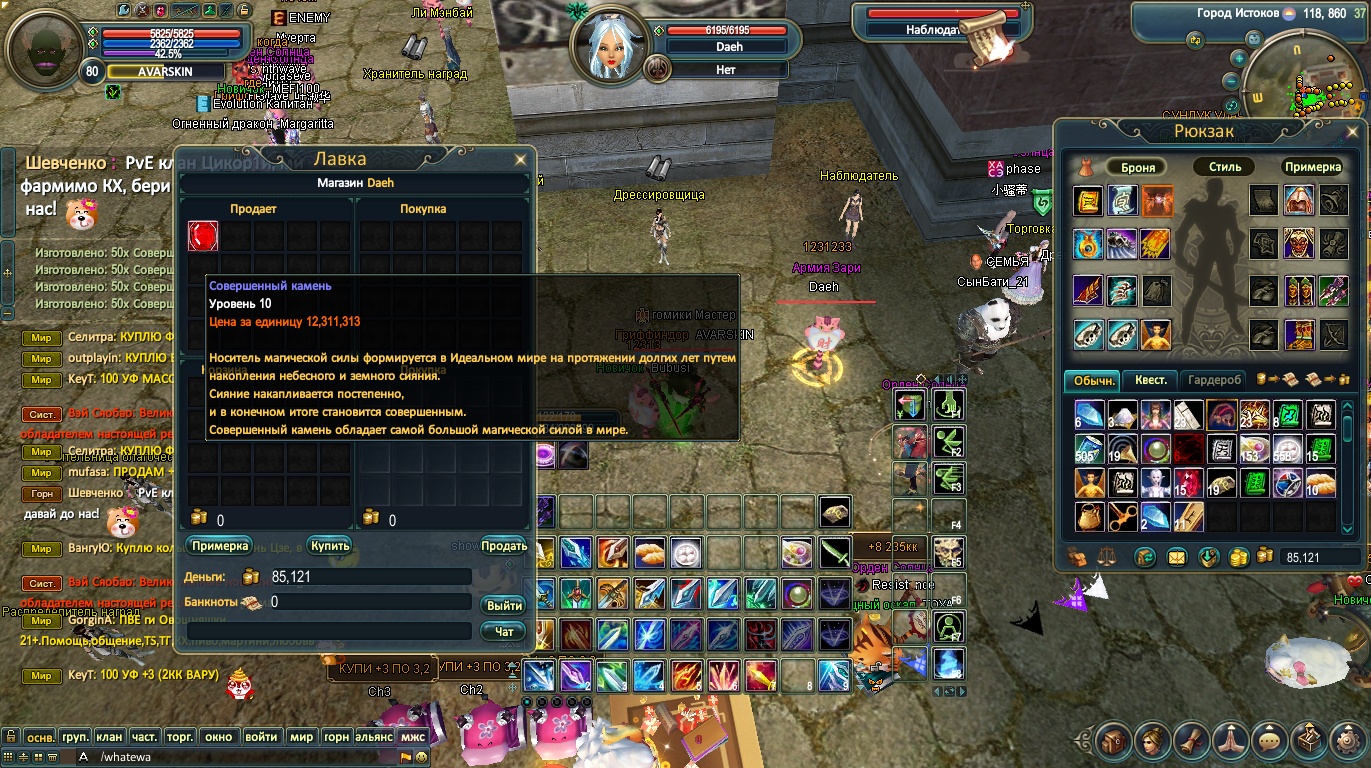This screenshot has height=768, width=1371.
Task: Close the Рюкзак backpack window
Action: [x=1354, y=131]
